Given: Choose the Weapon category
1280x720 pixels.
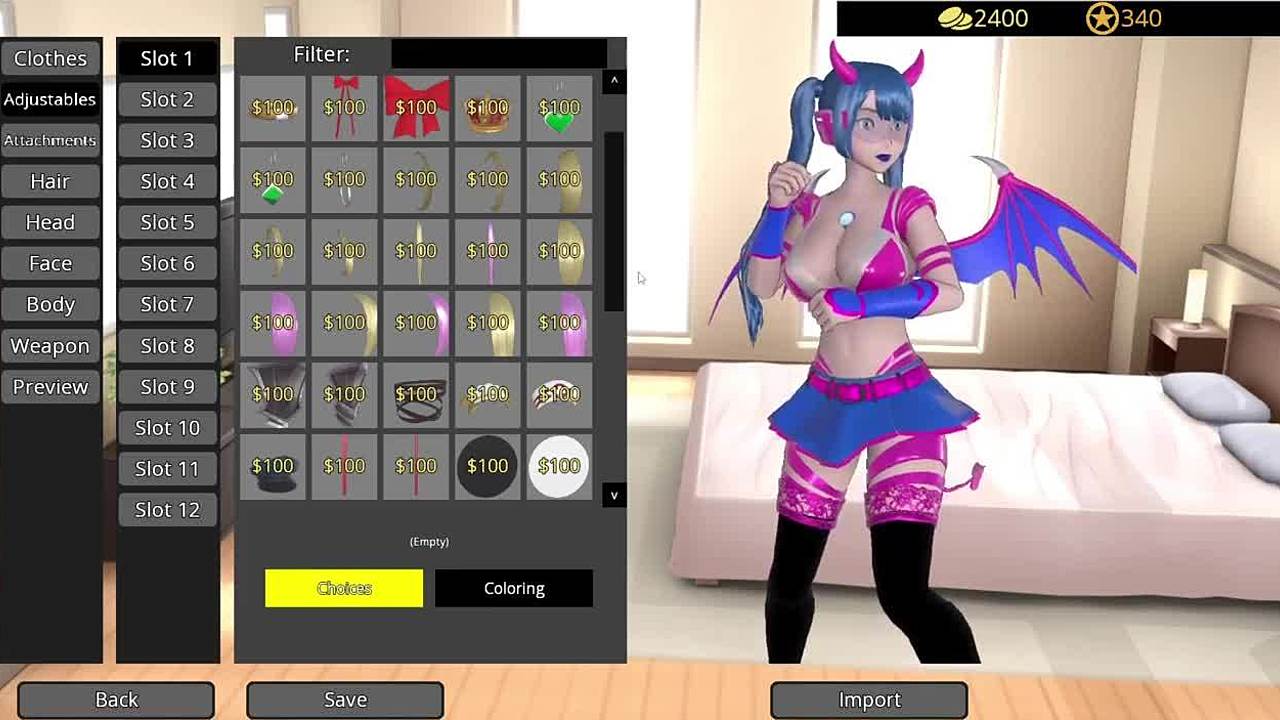Looking at the screenshot, I should pyautogui.click(x=50, y=346).
